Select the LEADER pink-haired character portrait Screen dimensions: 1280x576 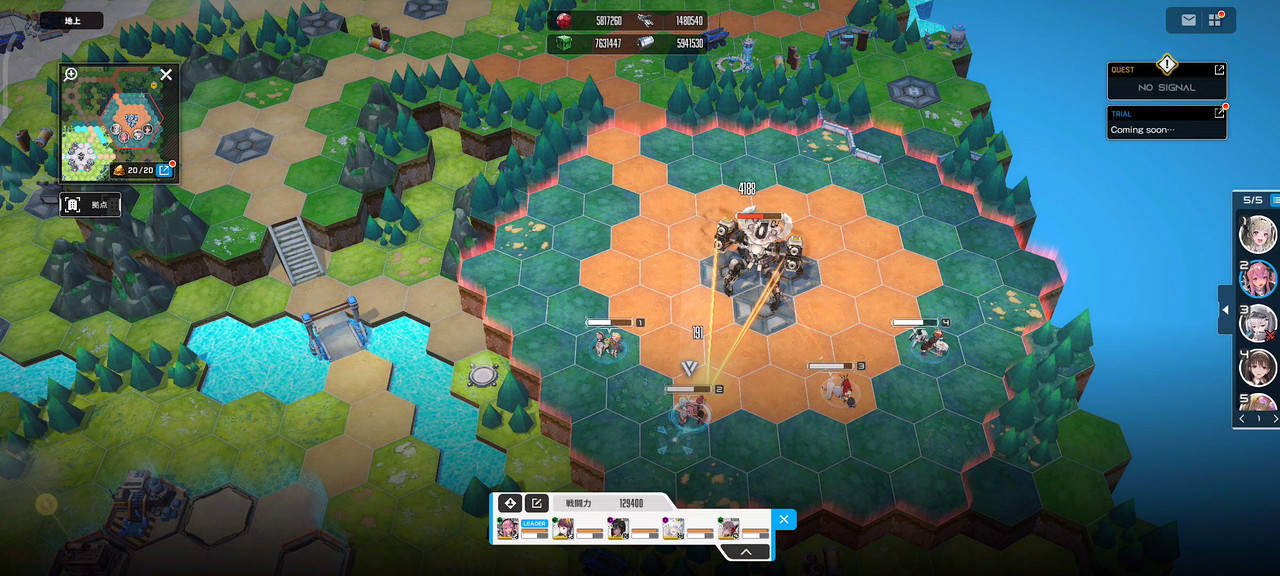coord(508,529)
